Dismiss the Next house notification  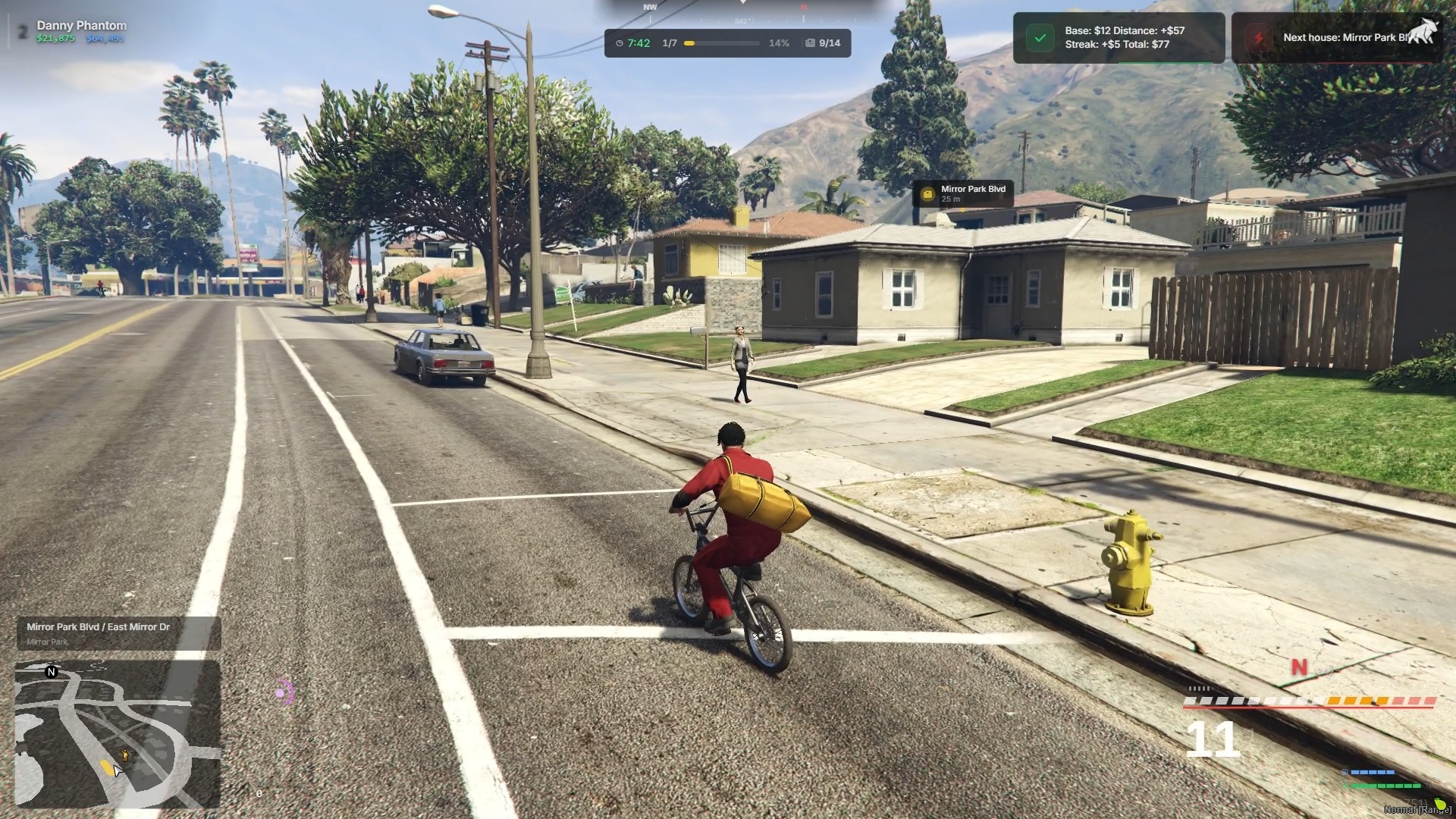click(1337, 38)
